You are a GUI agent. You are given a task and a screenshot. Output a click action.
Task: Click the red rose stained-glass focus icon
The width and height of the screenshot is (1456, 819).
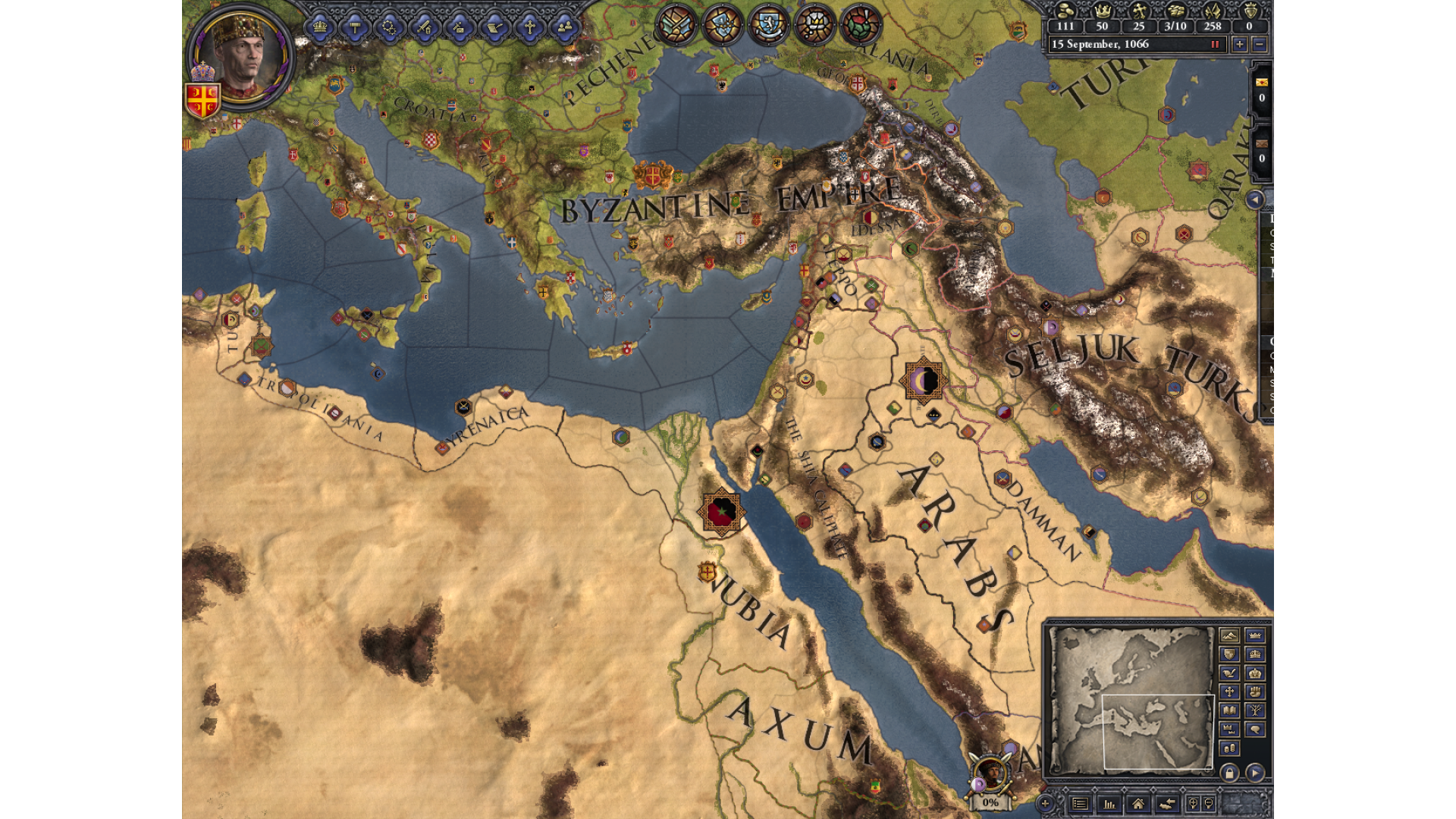click(x=860, y=24)
